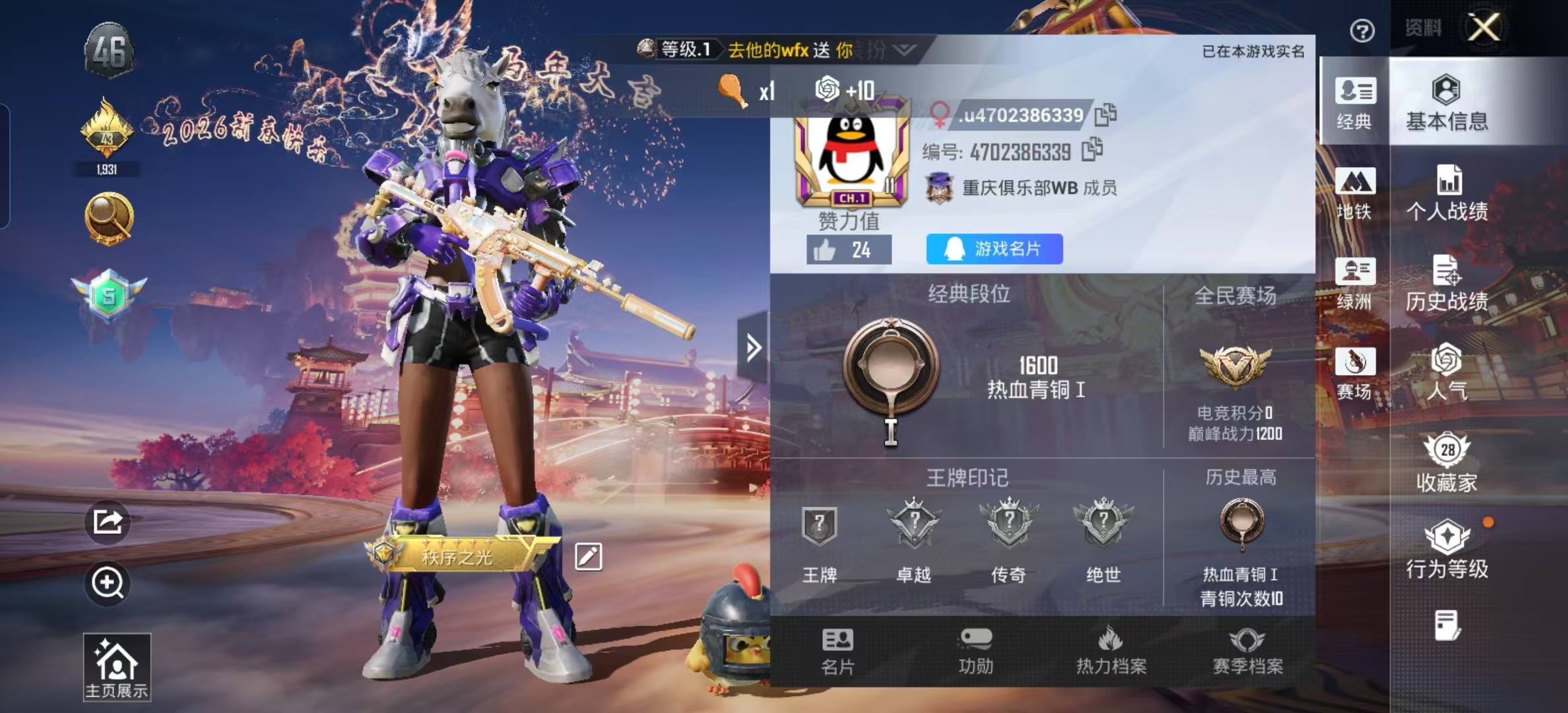The height and width of the screenshot is (713, 1568).
Task: Close the profile screen with the X
Action: coord(1484,28)
